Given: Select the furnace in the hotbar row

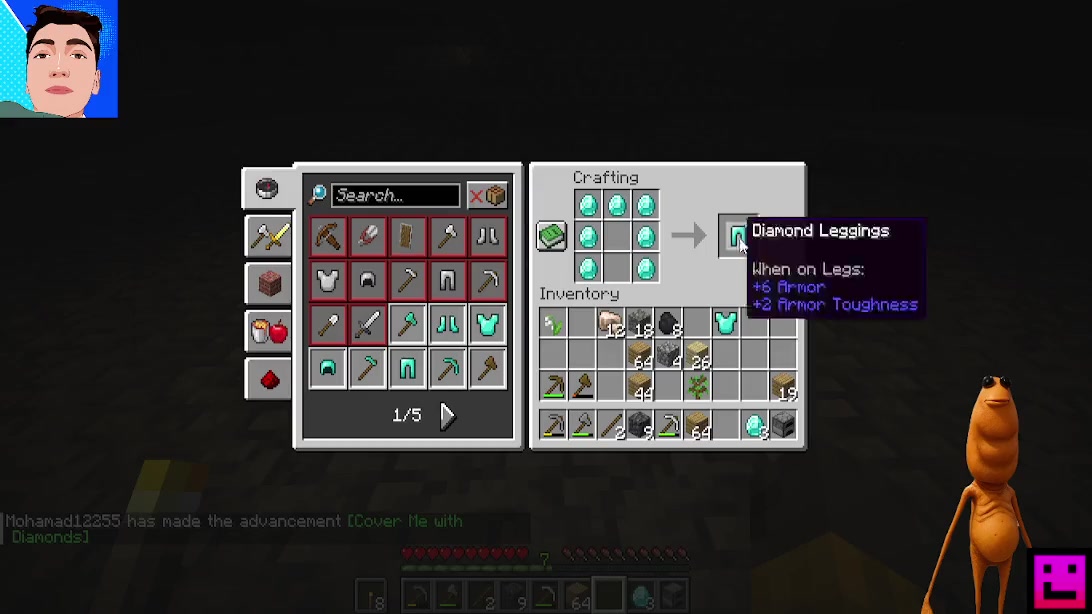Looking at the screenshot, I should (x=783, y=425).
